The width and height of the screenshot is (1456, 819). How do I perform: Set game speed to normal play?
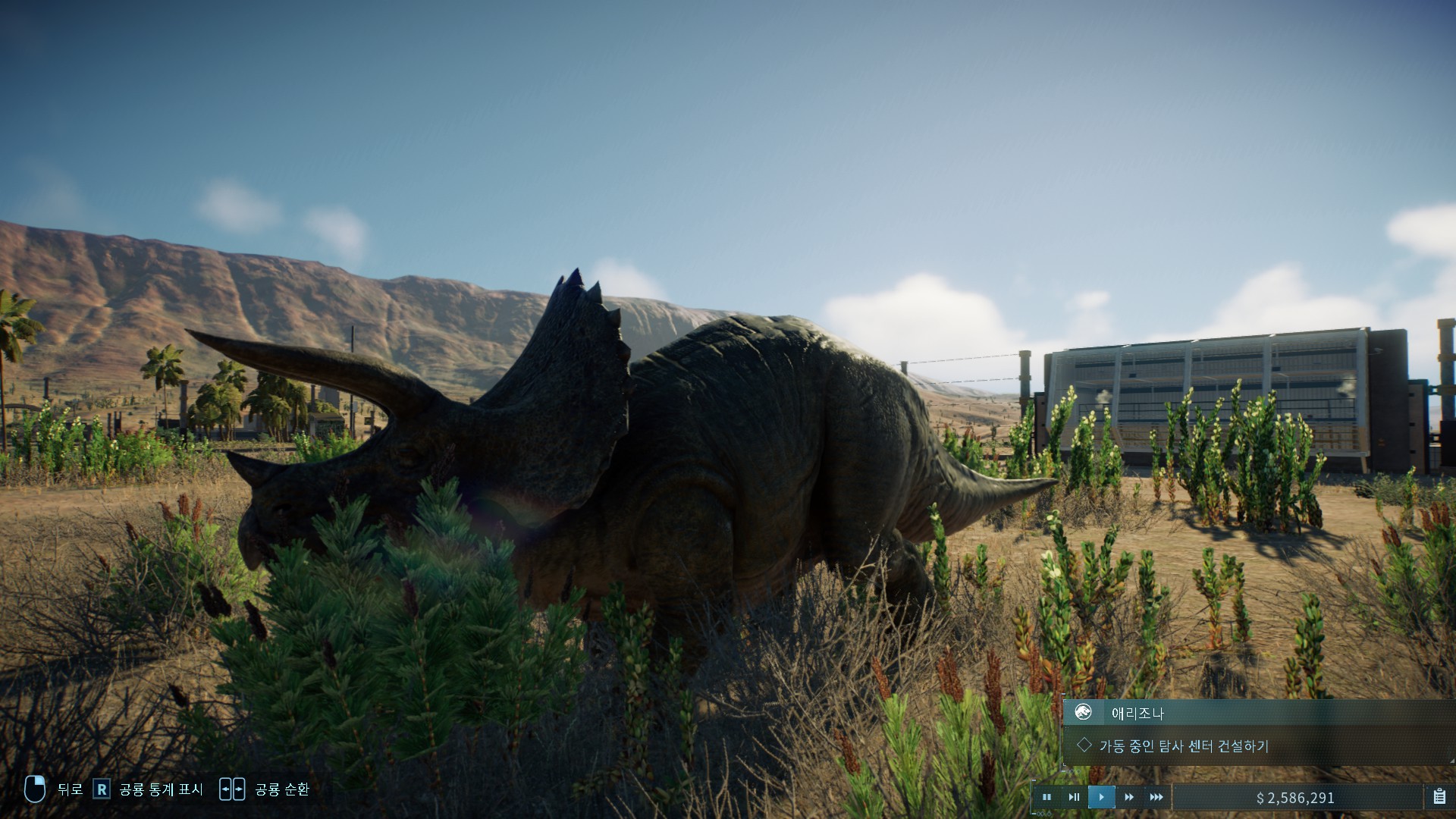point(1101,797)
